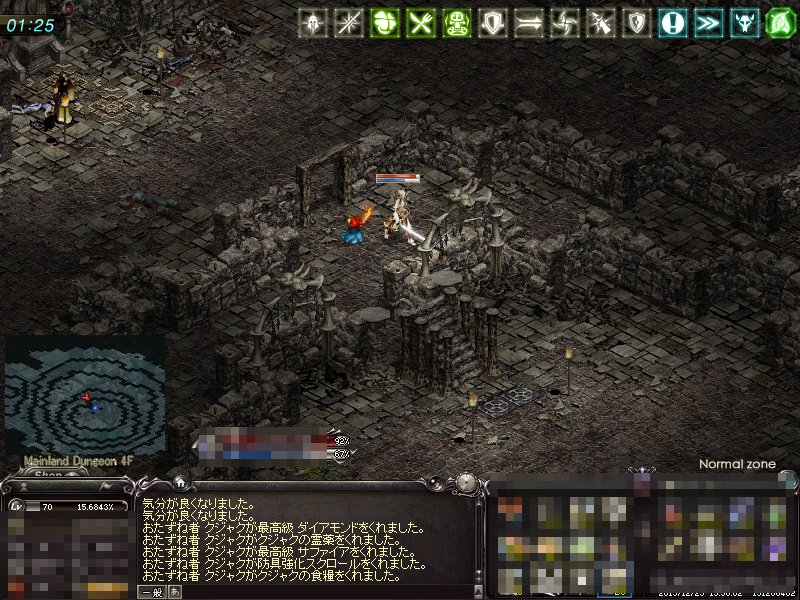Toggle the あ input mode button
Viewport: 800px width, 600px height.
(x=175, y=591)
